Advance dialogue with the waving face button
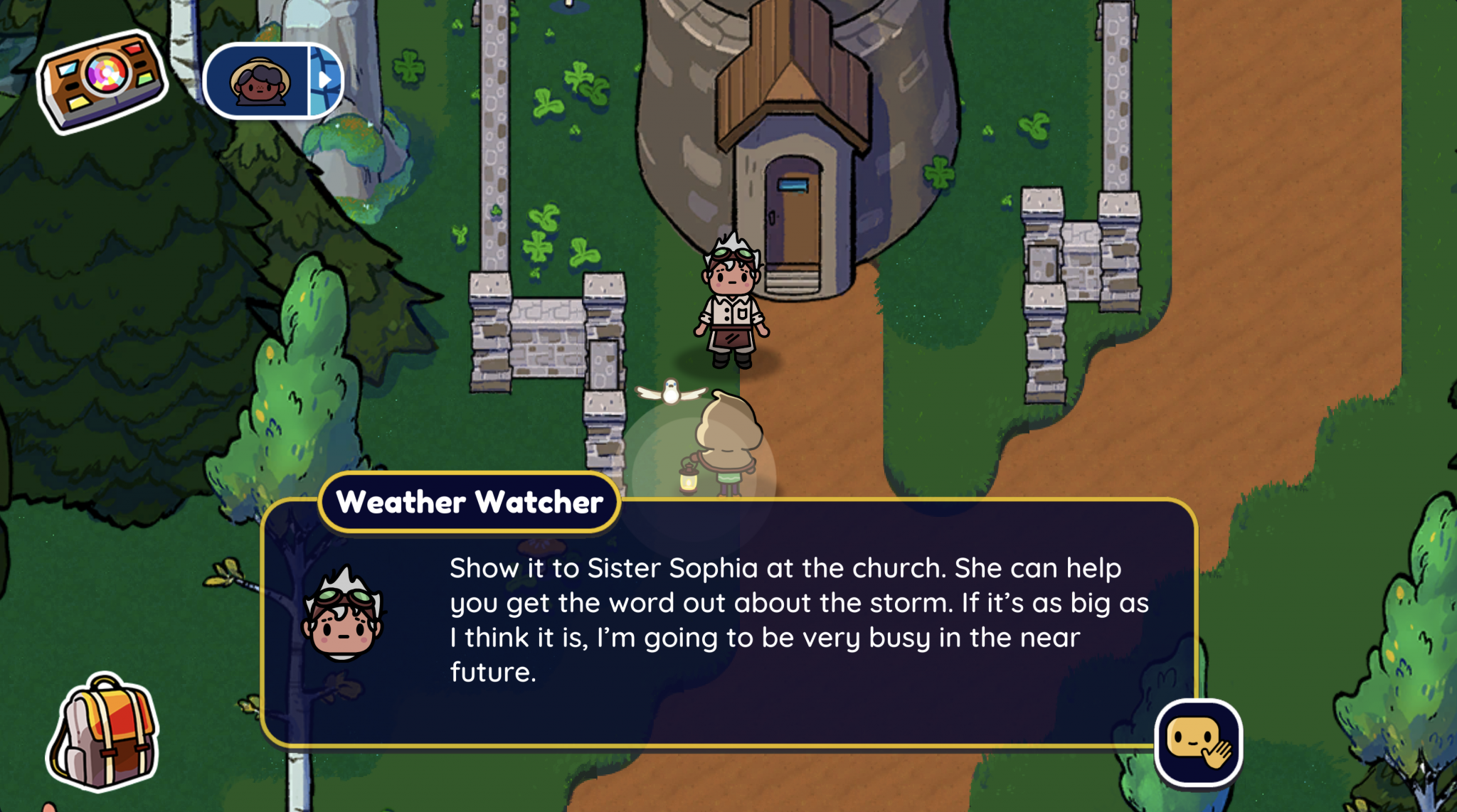This screenshot has width=1457, height=812. [x=1198, y=742]
